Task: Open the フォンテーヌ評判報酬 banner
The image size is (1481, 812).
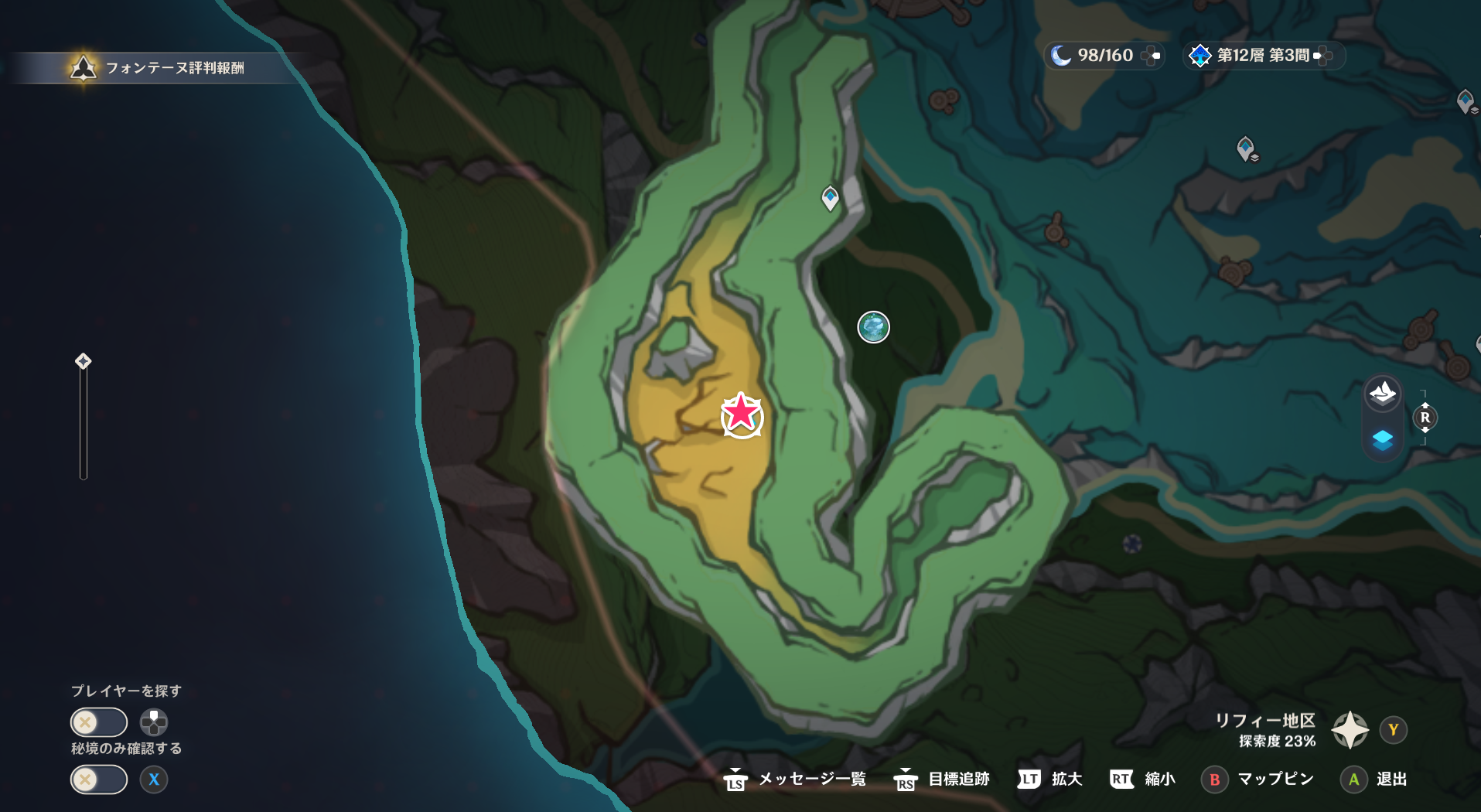Action: pos(155,67)
